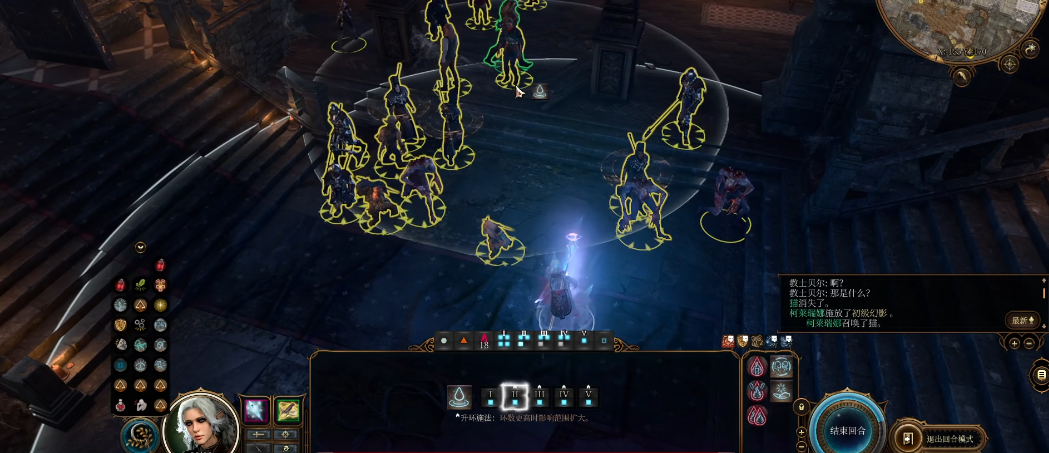Click the combat log minus button
1049x453 pixels.
(1031, 343)
